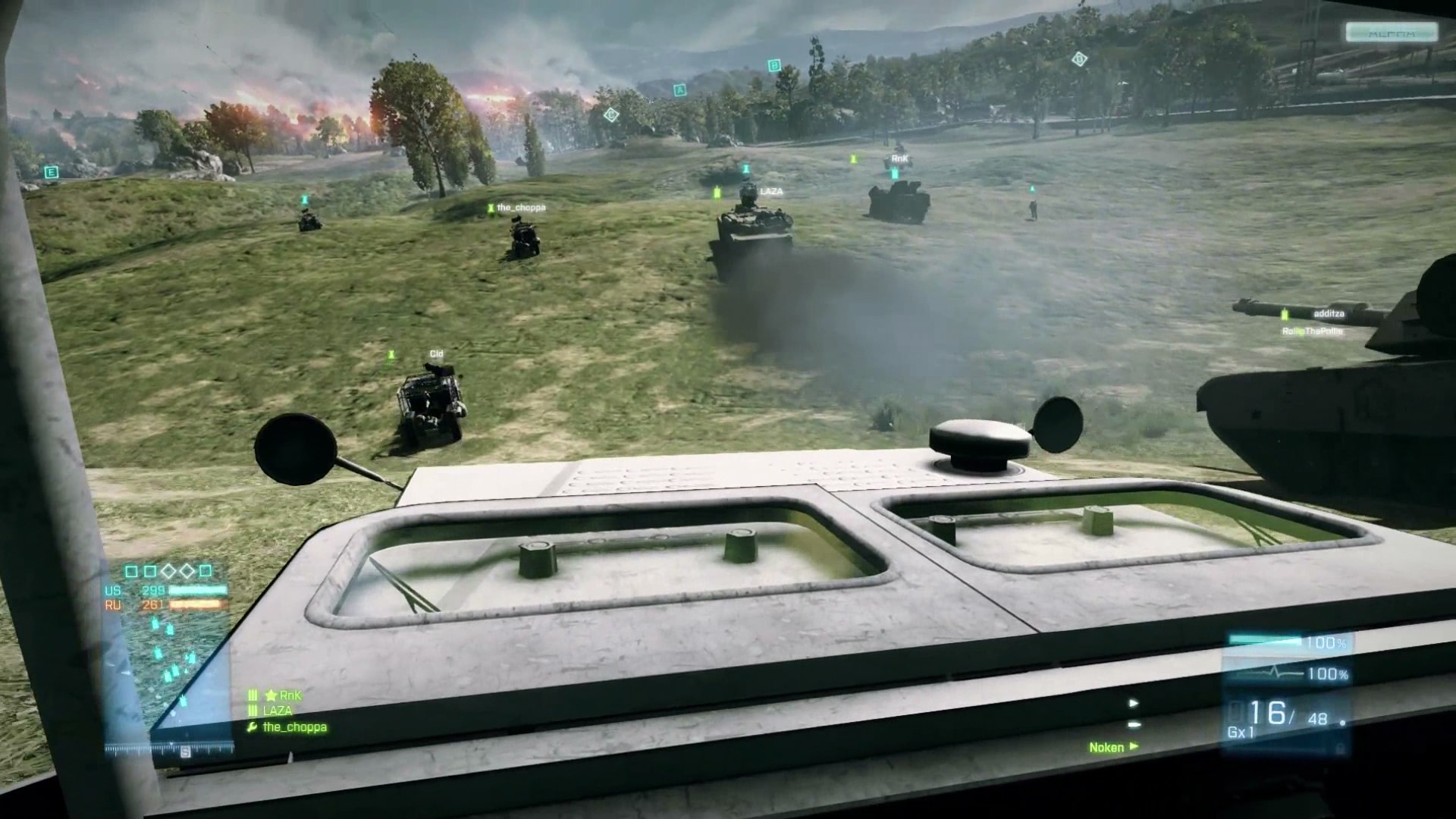Screen dimensions: 1456x819
Task: Click the ALPHA badge
Action: point(1392,33)
